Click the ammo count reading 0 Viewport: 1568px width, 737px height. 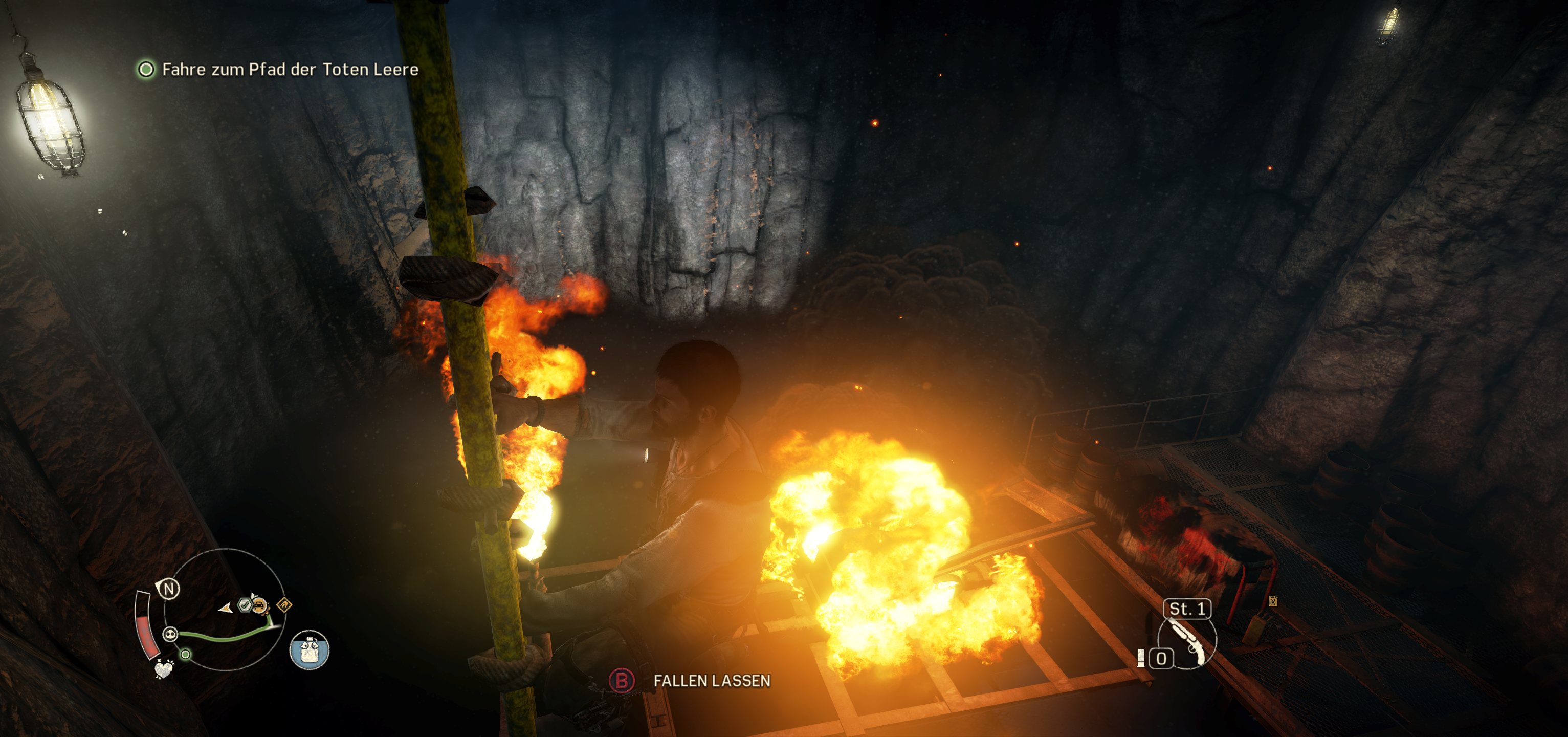[1161, 658]
